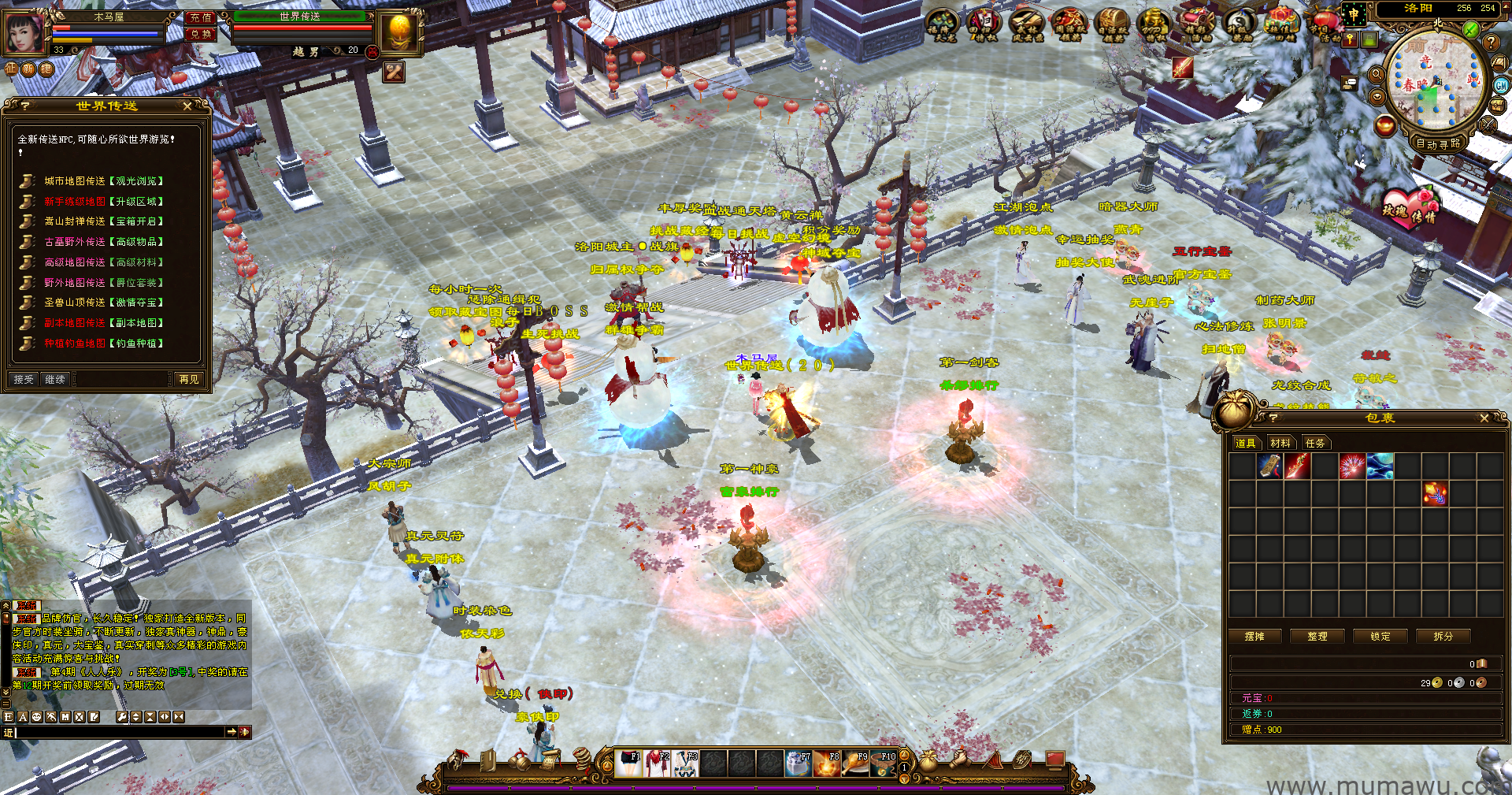Screen dimensions: 1512x795
Task: Open the 任务 tab in inventory
Action: pyautogui.click(x=1315, y=443)
